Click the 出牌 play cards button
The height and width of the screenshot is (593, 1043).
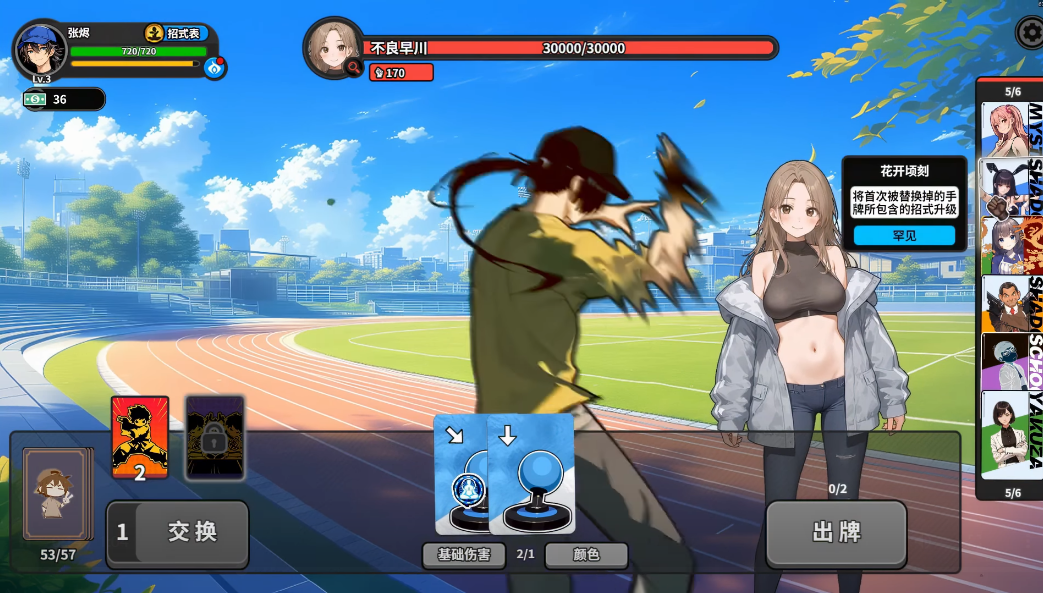click(836, 533)
